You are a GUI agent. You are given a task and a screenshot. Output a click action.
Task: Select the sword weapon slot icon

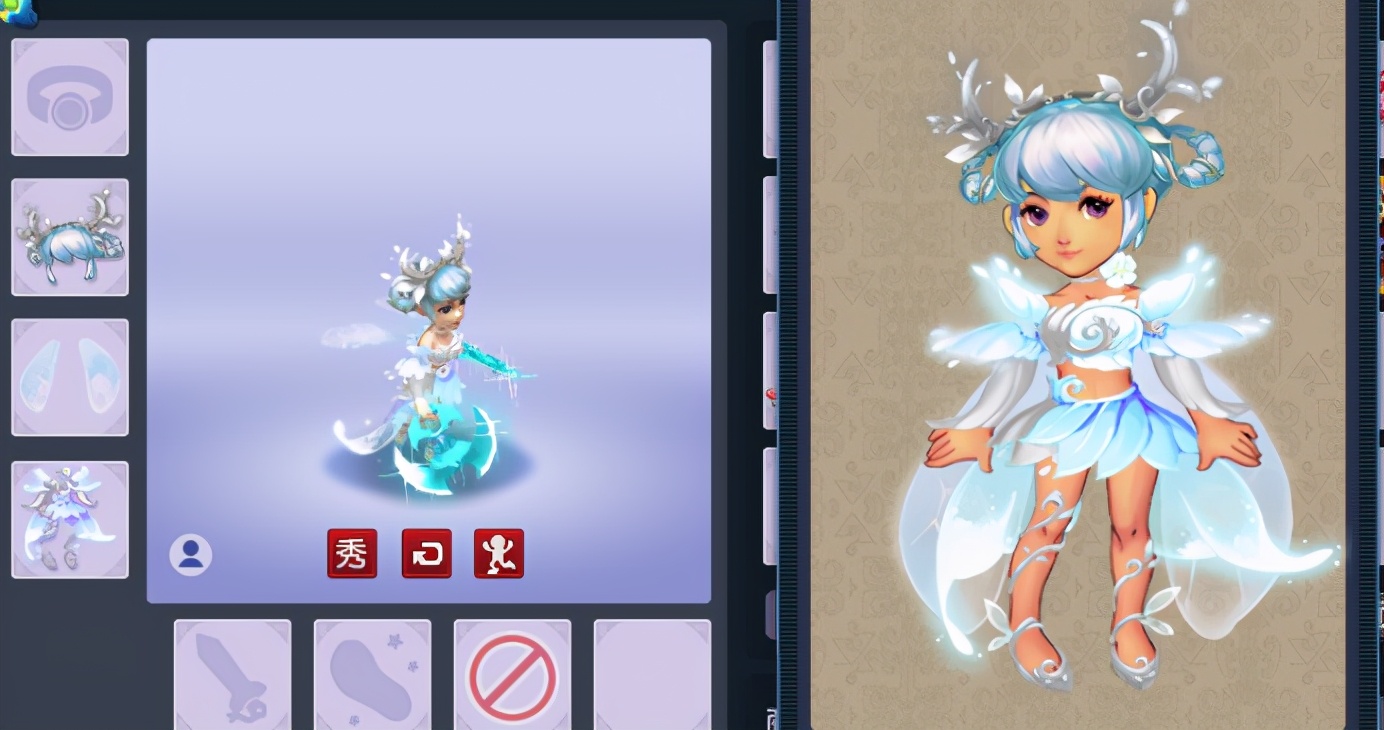coord(232,675)
